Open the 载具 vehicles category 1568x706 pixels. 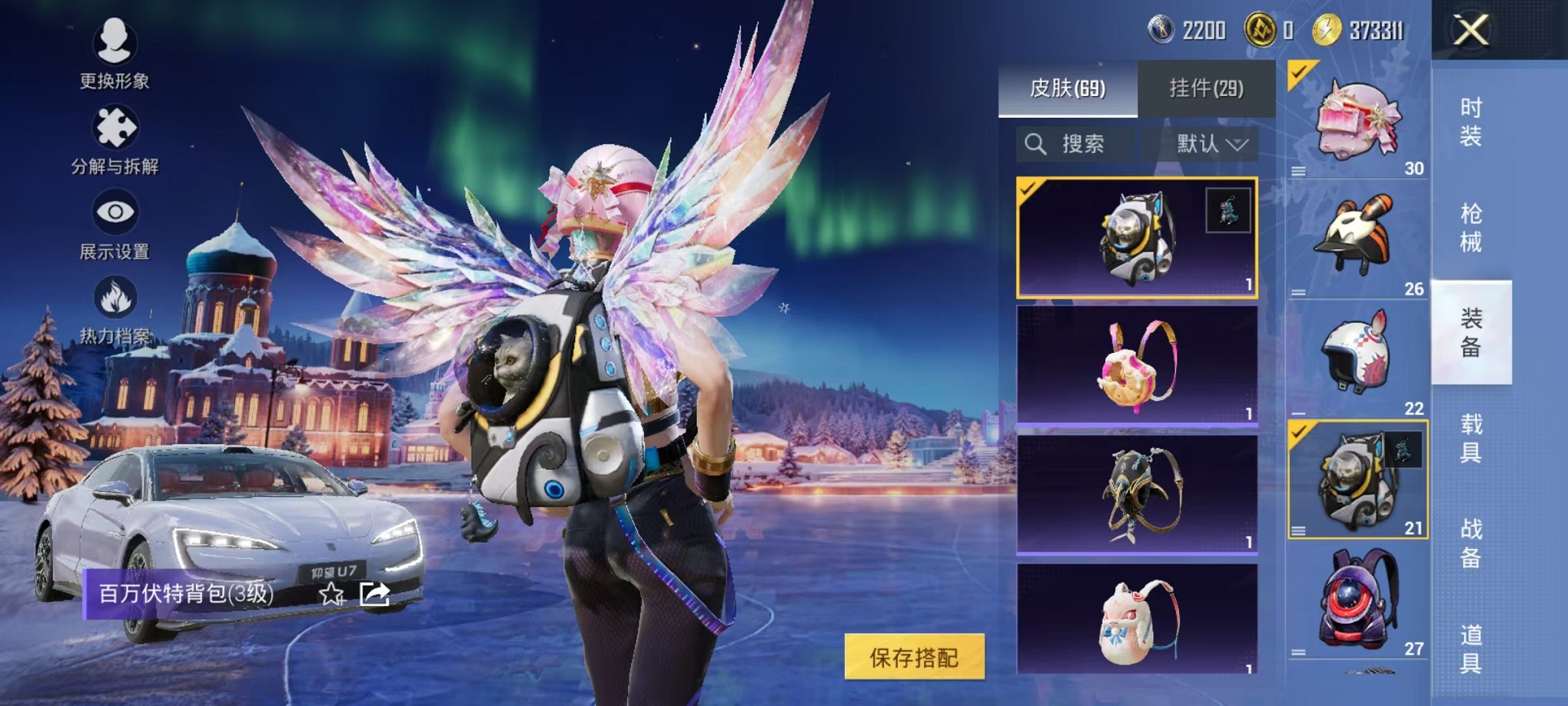1470,438
